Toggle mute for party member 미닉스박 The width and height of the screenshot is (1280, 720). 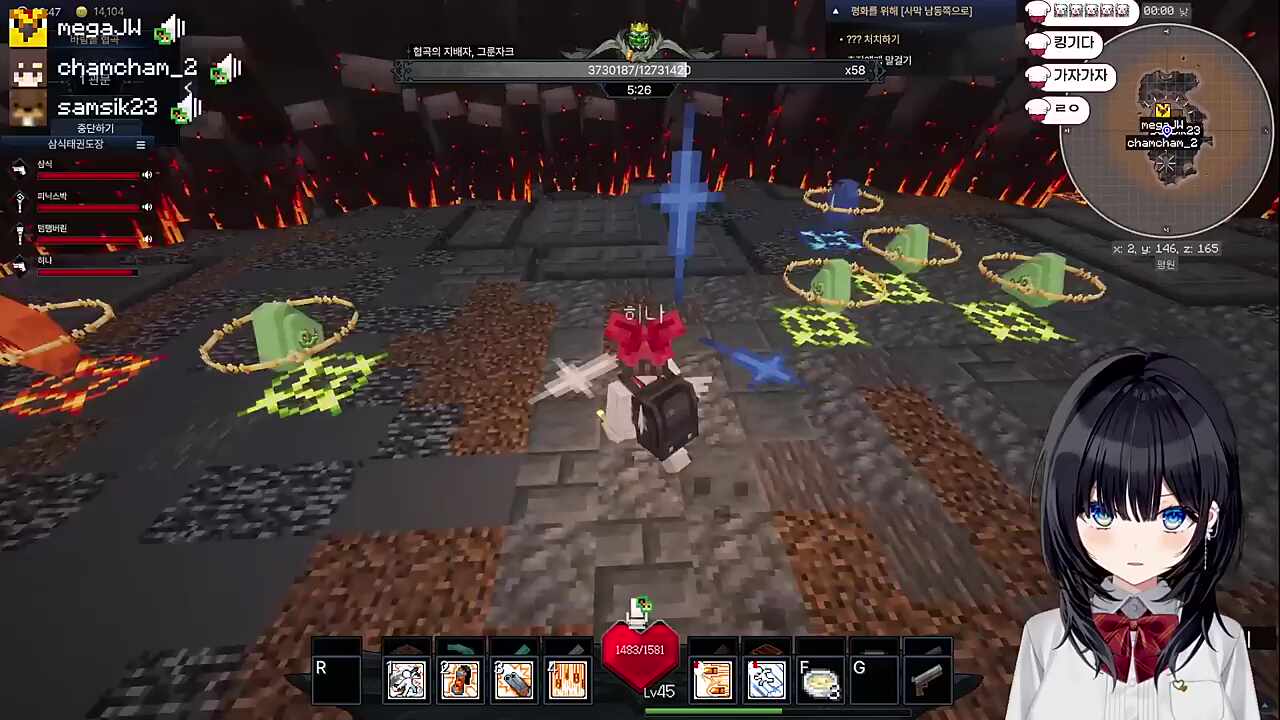(x=147, y=207)
